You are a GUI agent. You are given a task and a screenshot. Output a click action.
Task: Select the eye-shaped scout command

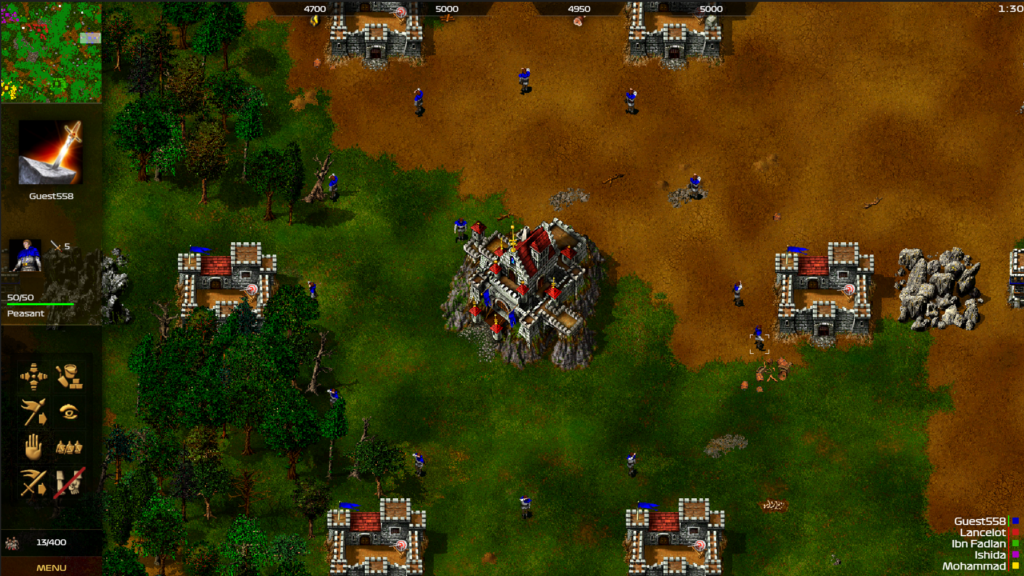[68, 411]
